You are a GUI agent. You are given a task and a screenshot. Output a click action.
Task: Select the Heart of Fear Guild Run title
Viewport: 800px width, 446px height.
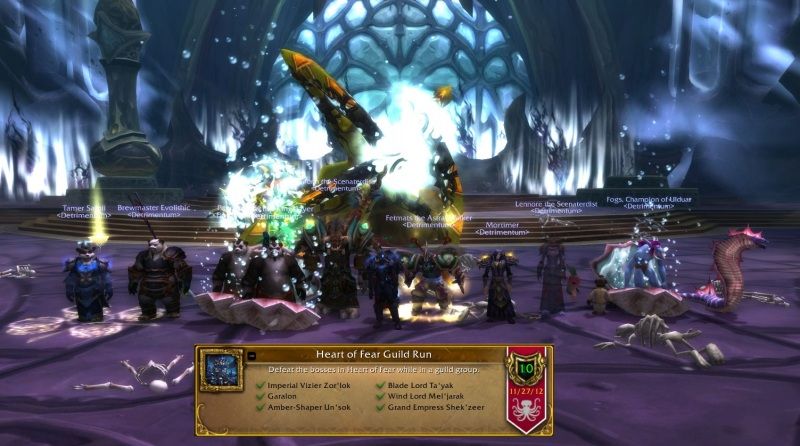374,355
